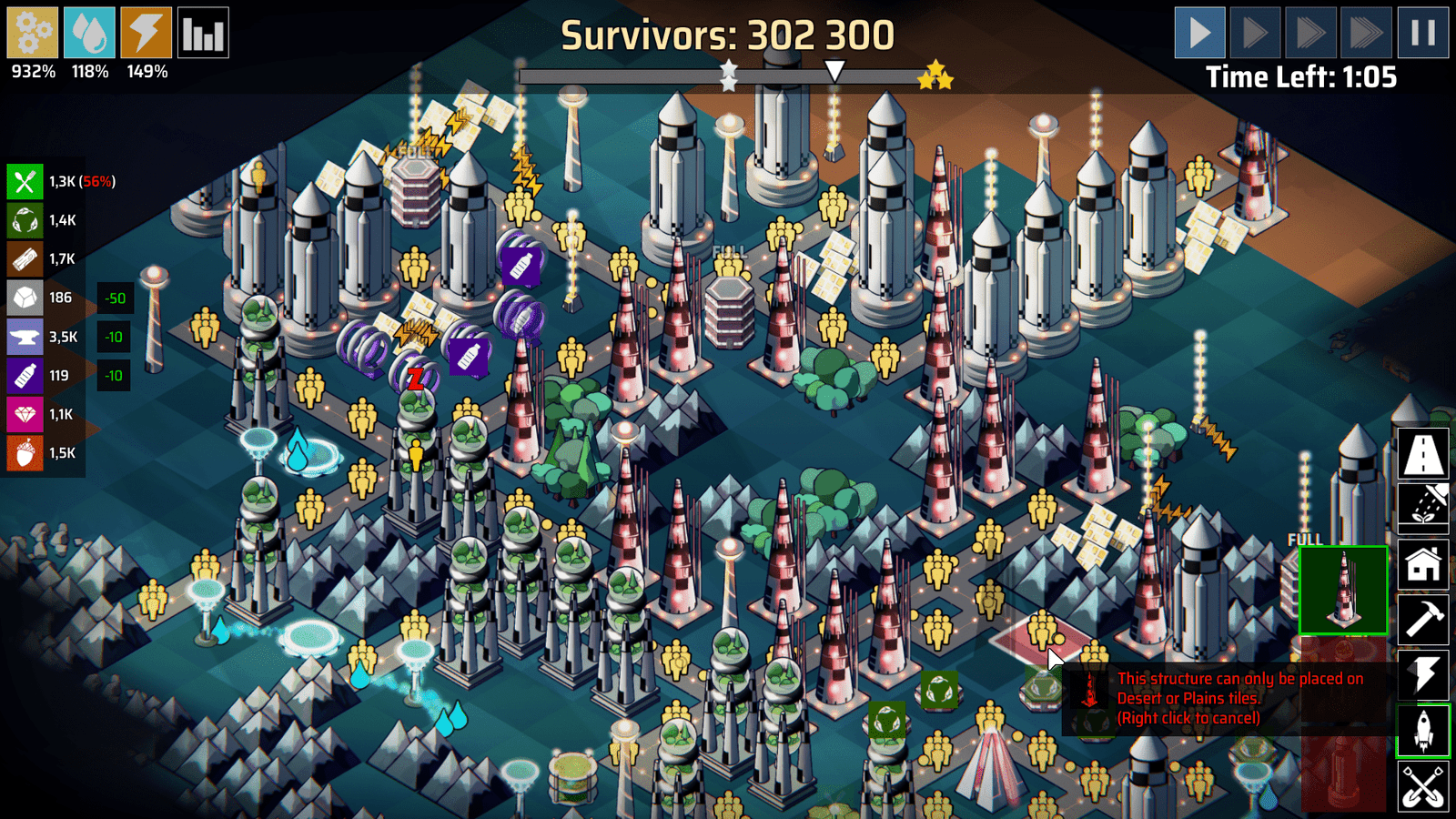Screen dimensions: 1456x819
Task: Click the gears production indicator at 932%
Action: point(31,34)
